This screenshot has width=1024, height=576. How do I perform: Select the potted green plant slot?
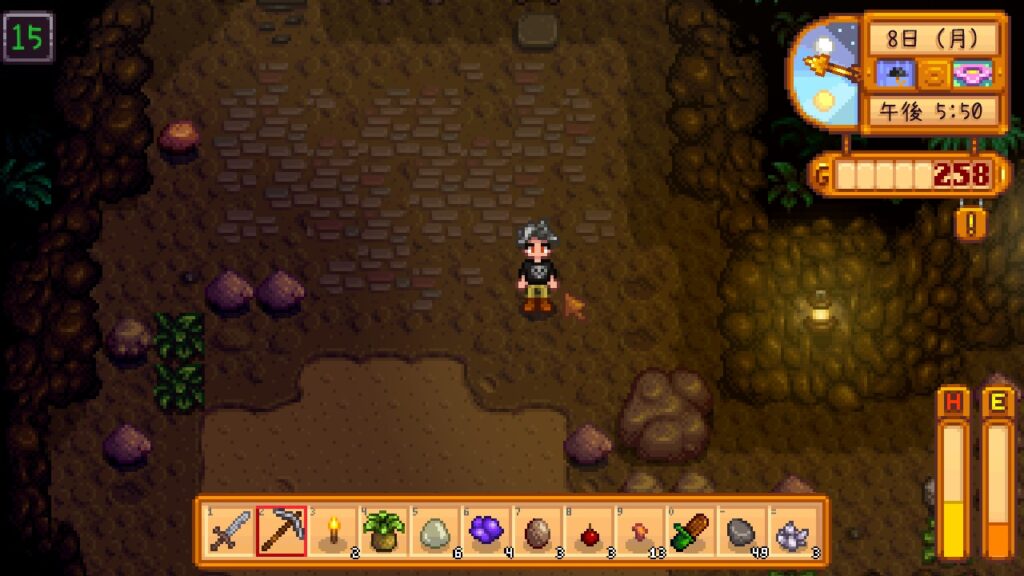384,531
